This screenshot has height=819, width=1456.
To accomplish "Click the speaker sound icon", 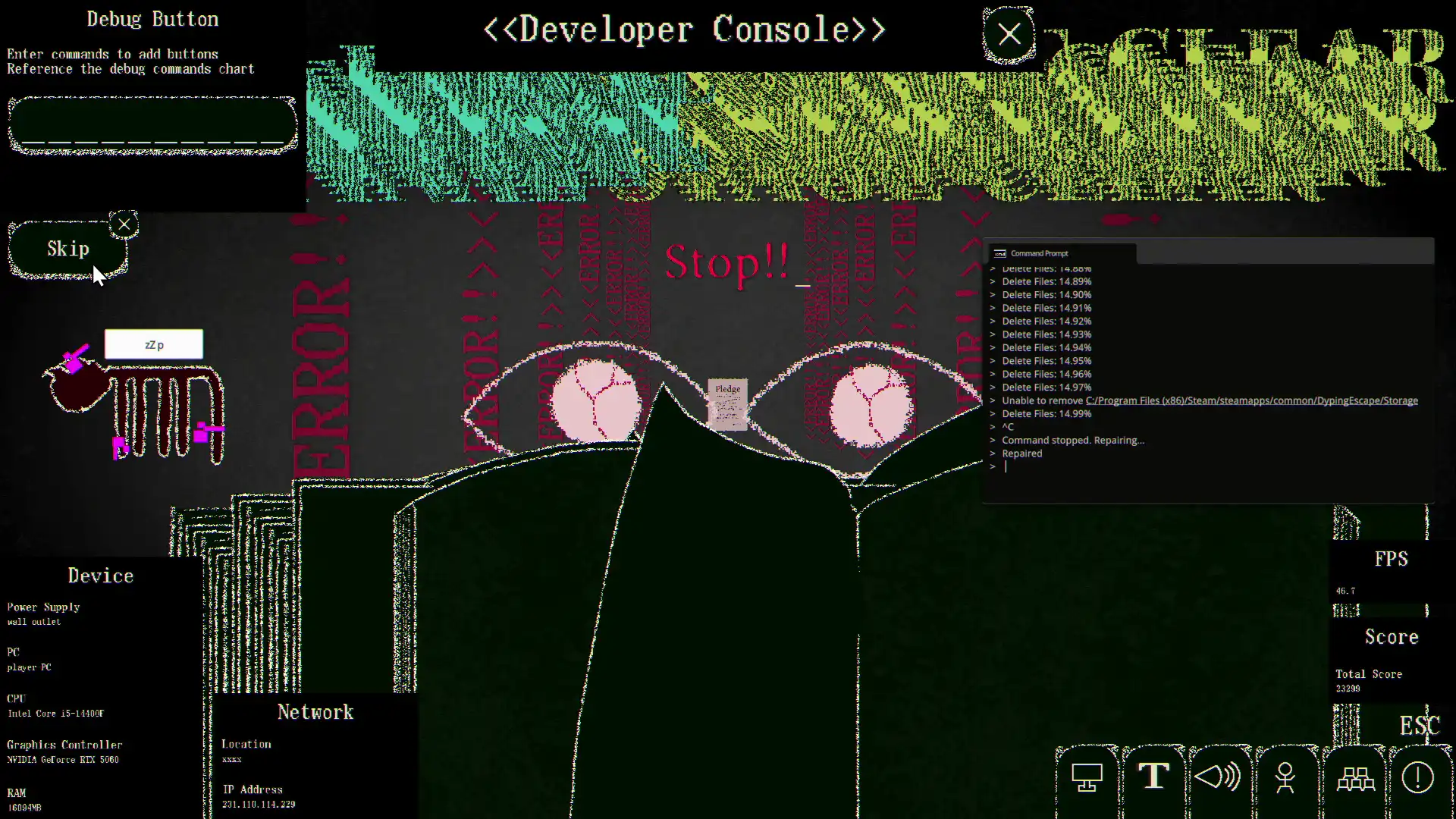I will click(1217, 777).
